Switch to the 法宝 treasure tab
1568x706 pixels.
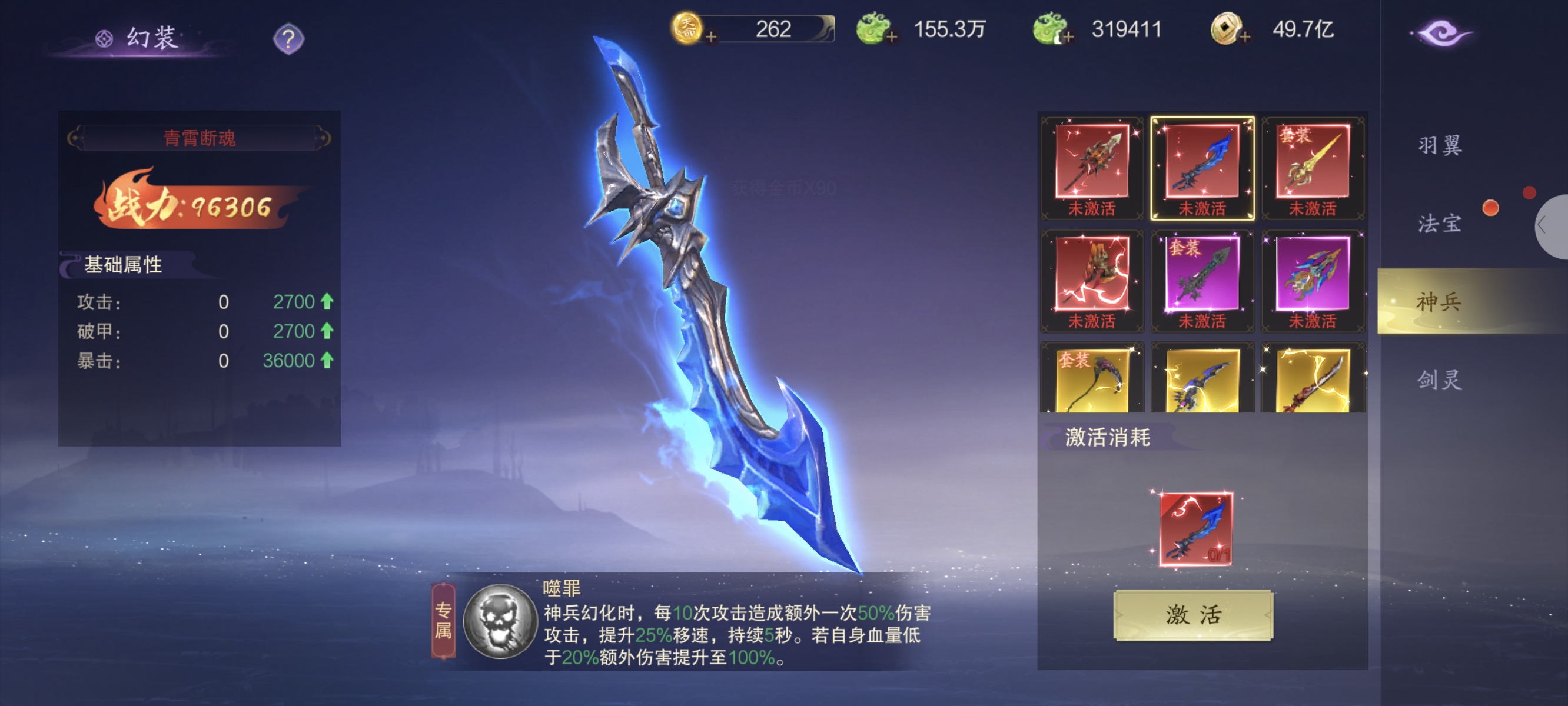[1439, 224]
